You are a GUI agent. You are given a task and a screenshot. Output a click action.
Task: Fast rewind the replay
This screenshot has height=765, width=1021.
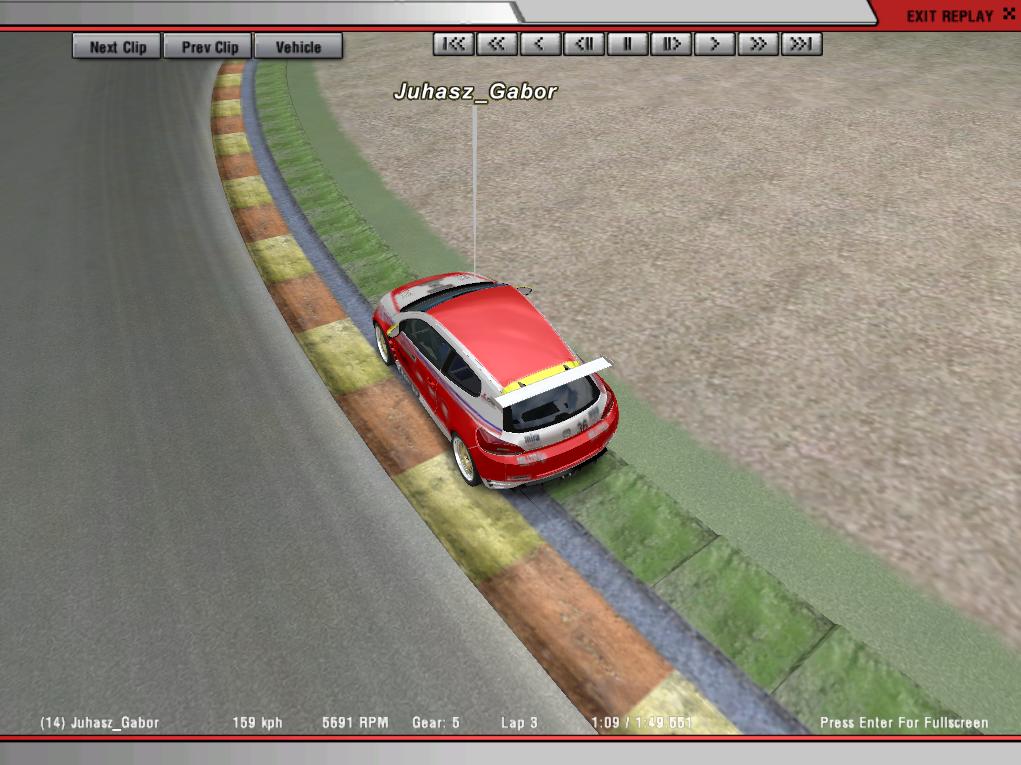pyautogui.click(x=497, y=44)
